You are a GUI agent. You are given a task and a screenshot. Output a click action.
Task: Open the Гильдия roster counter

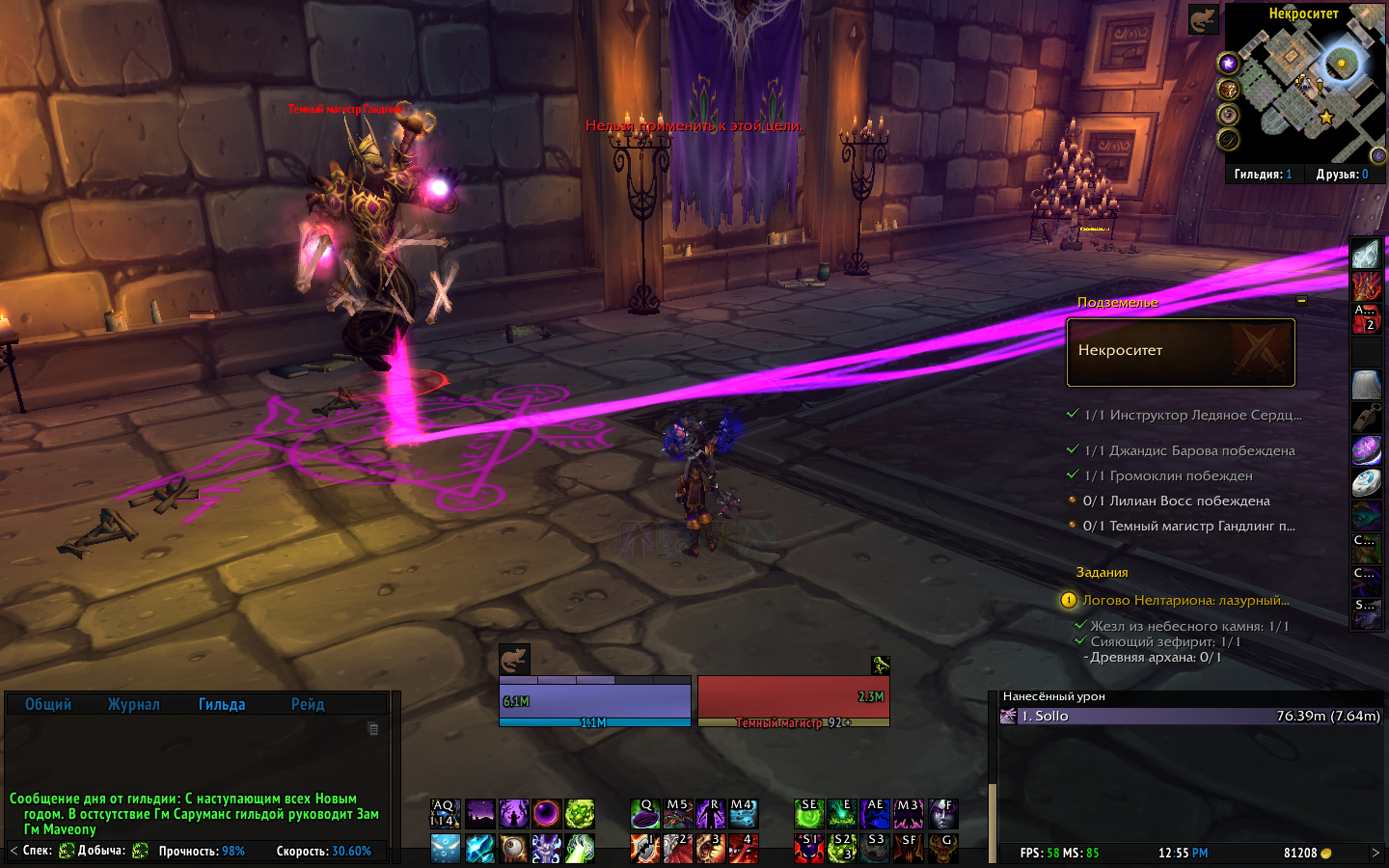[x=1263, y=175]
